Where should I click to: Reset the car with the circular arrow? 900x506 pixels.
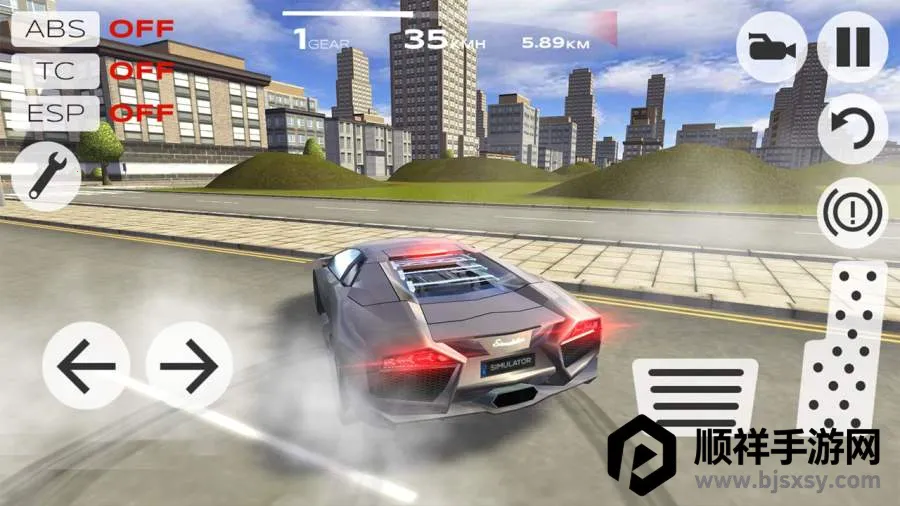[852, 129]
